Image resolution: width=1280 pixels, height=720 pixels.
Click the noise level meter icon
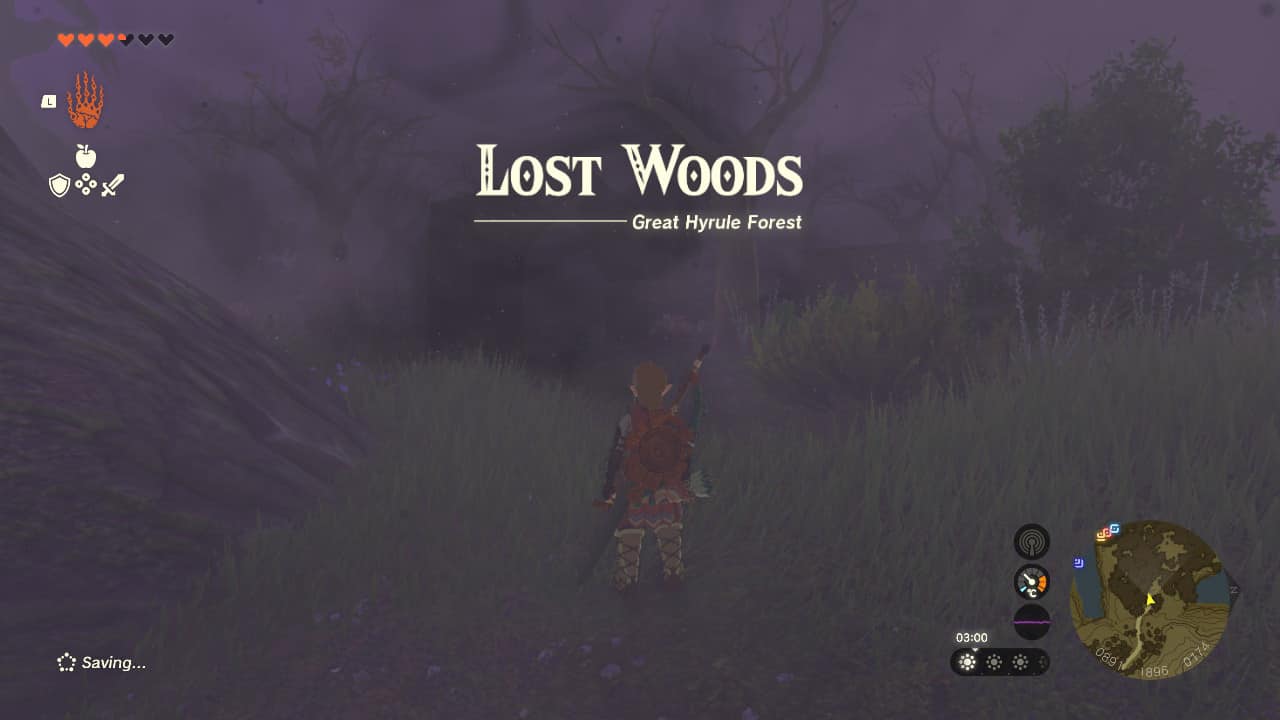[x=1030, y=621]
